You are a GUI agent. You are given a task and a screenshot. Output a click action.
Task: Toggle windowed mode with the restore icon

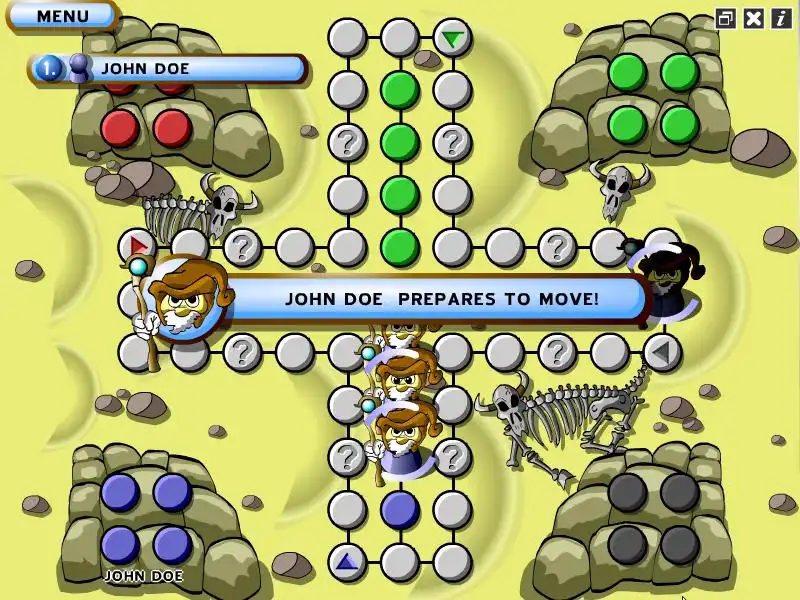(x=726, y=18)
